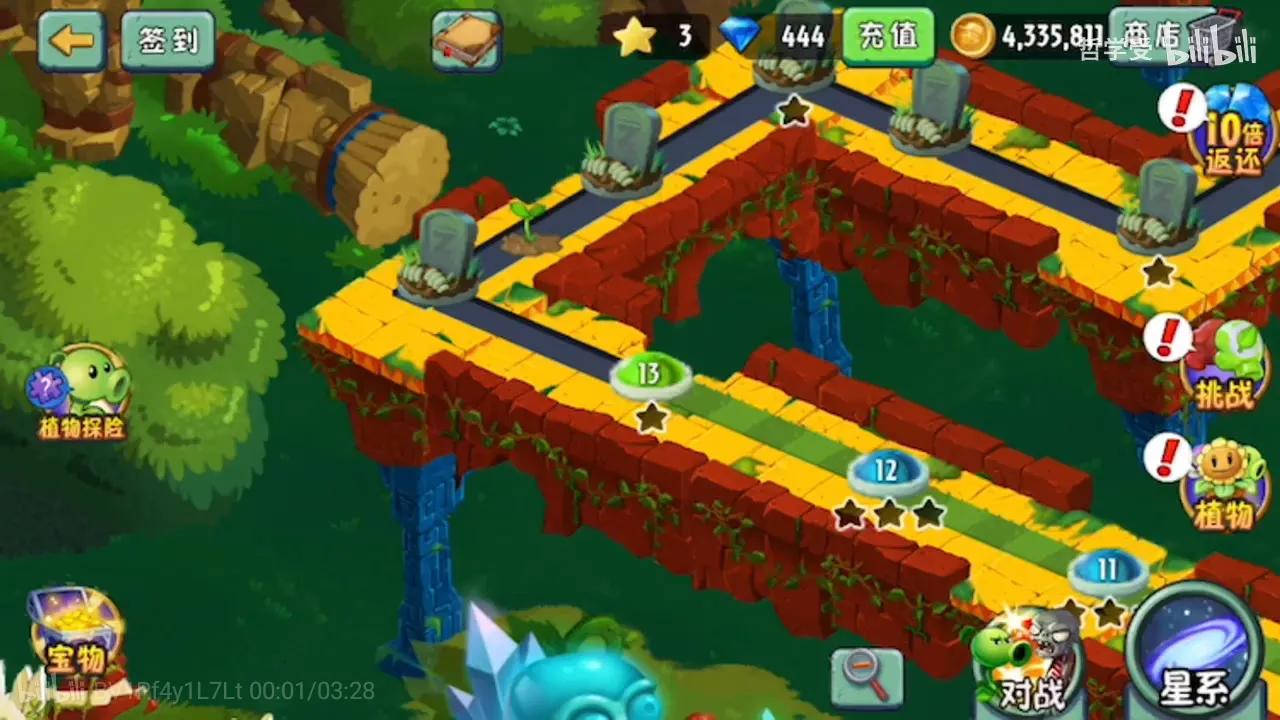This screenshot has width=1280, height=720.
Task: Select level 11 on the map
Action: [x=1108, y=568]
